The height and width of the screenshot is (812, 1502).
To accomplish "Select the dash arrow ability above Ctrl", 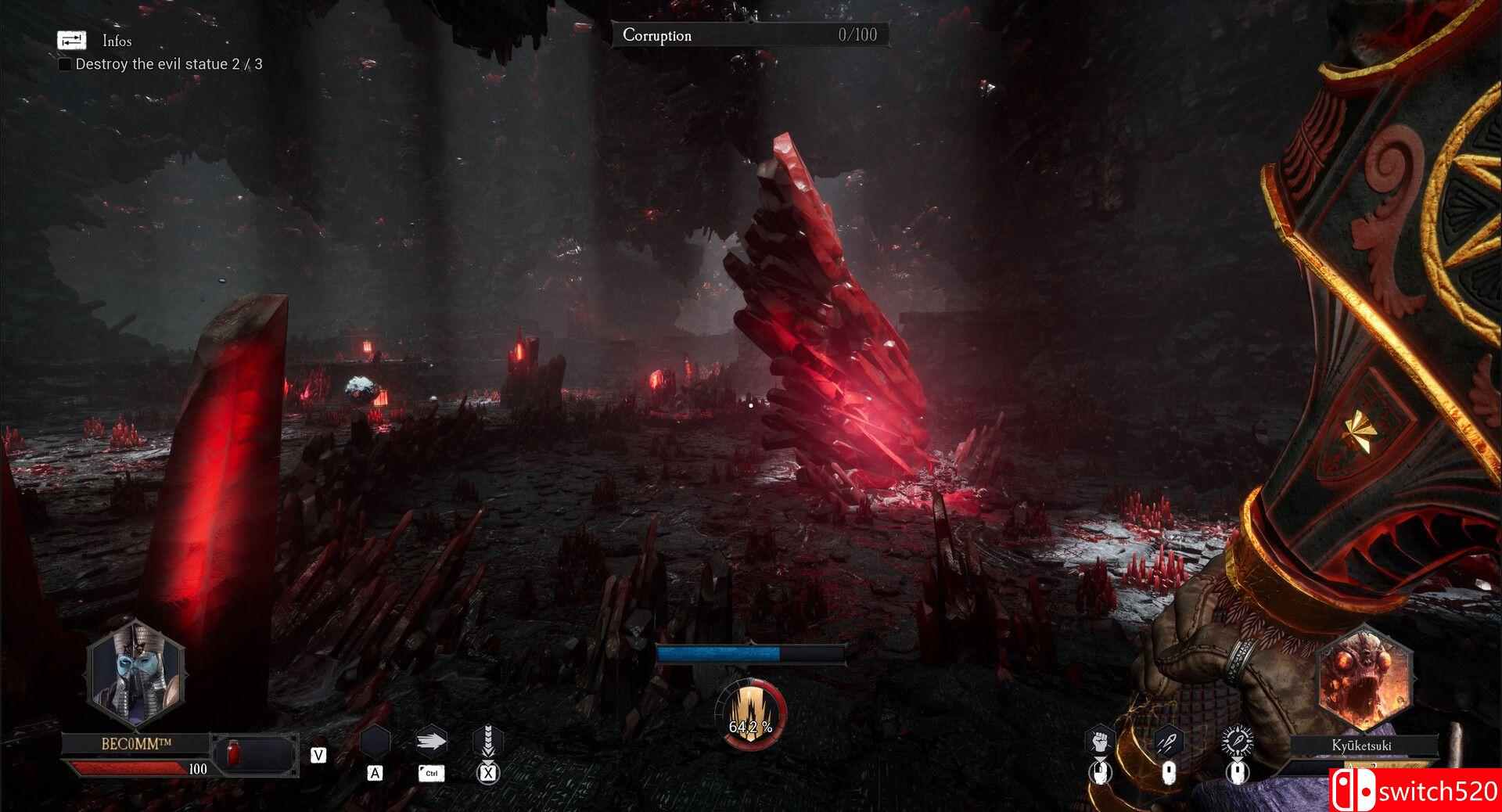I will pos(432,741).
